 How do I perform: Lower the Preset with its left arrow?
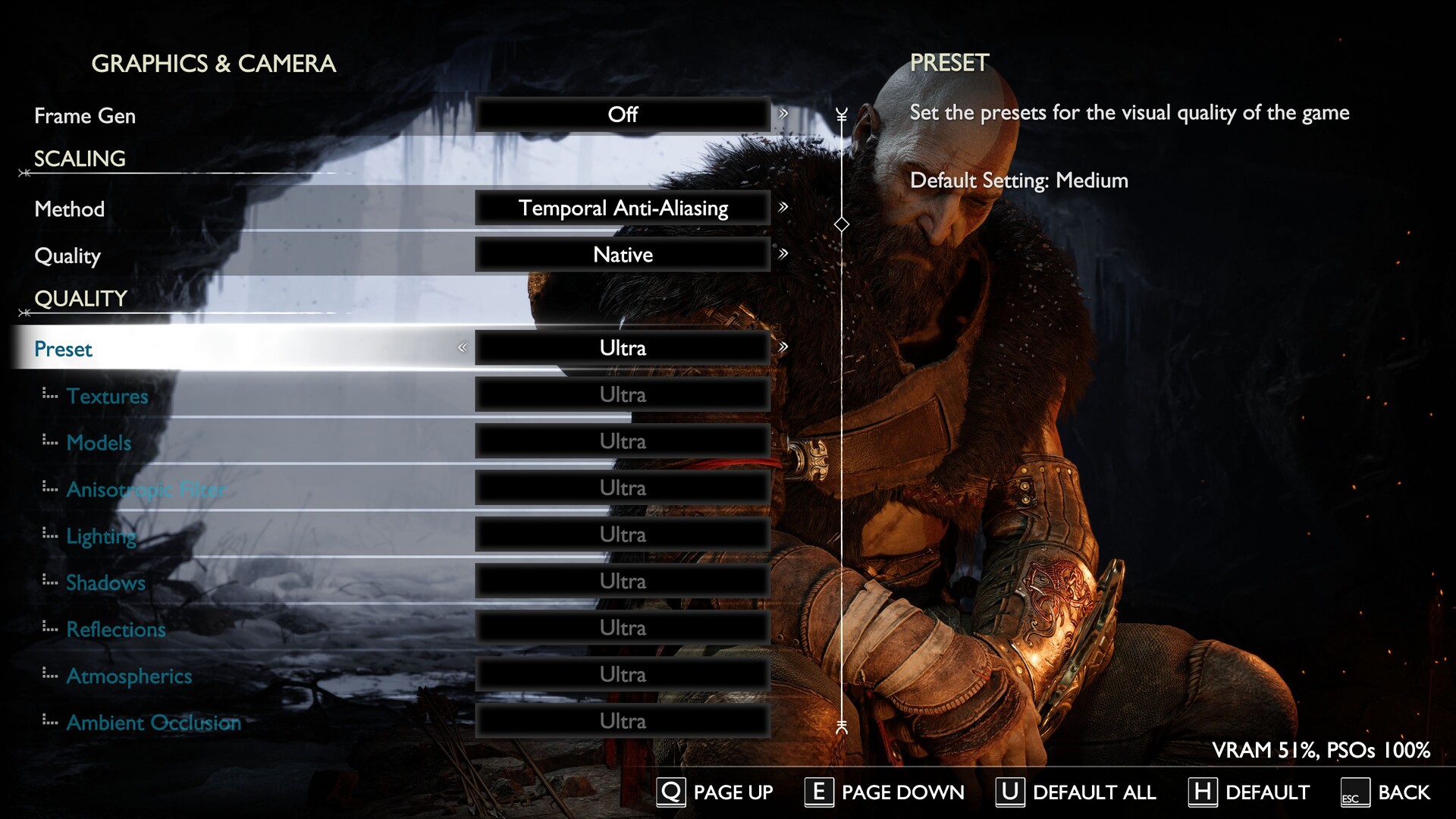click(x=462, y=347)
